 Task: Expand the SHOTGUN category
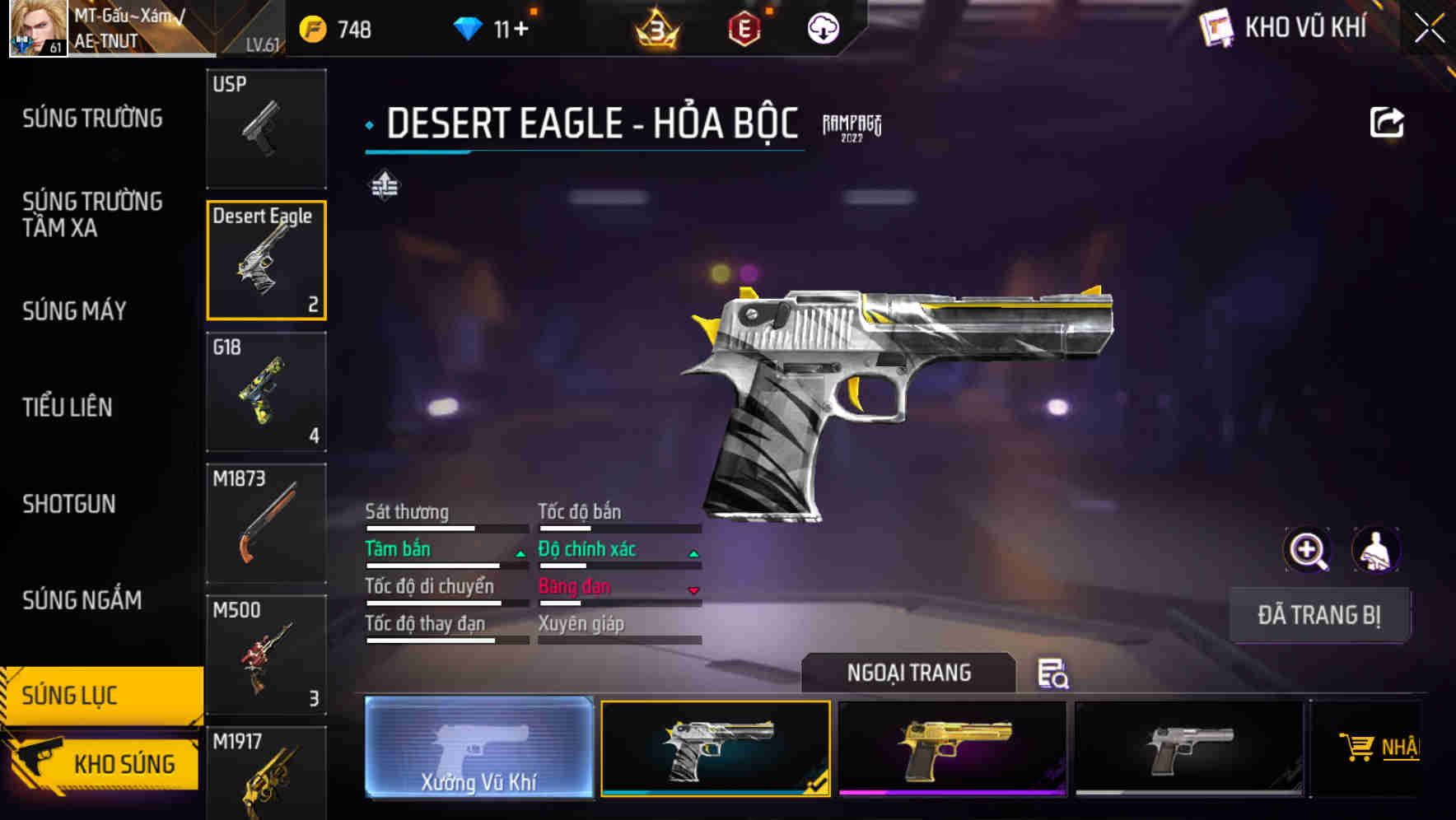(x=69, y=504)
